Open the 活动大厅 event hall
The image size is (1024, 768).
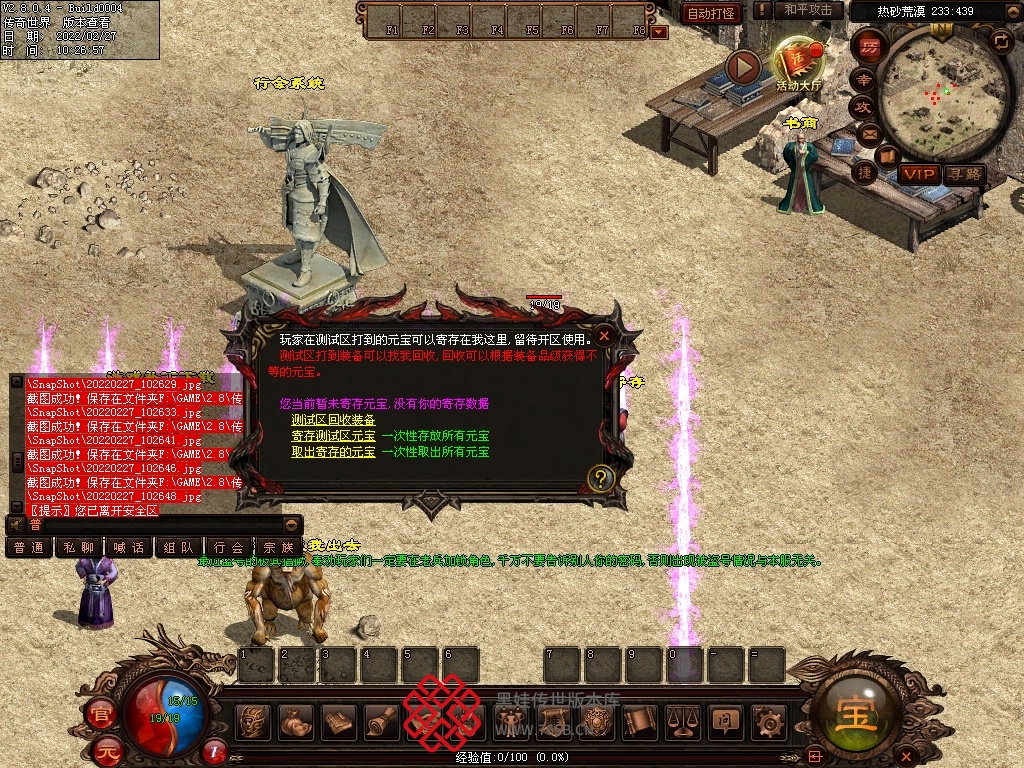[x=797, y=64]
